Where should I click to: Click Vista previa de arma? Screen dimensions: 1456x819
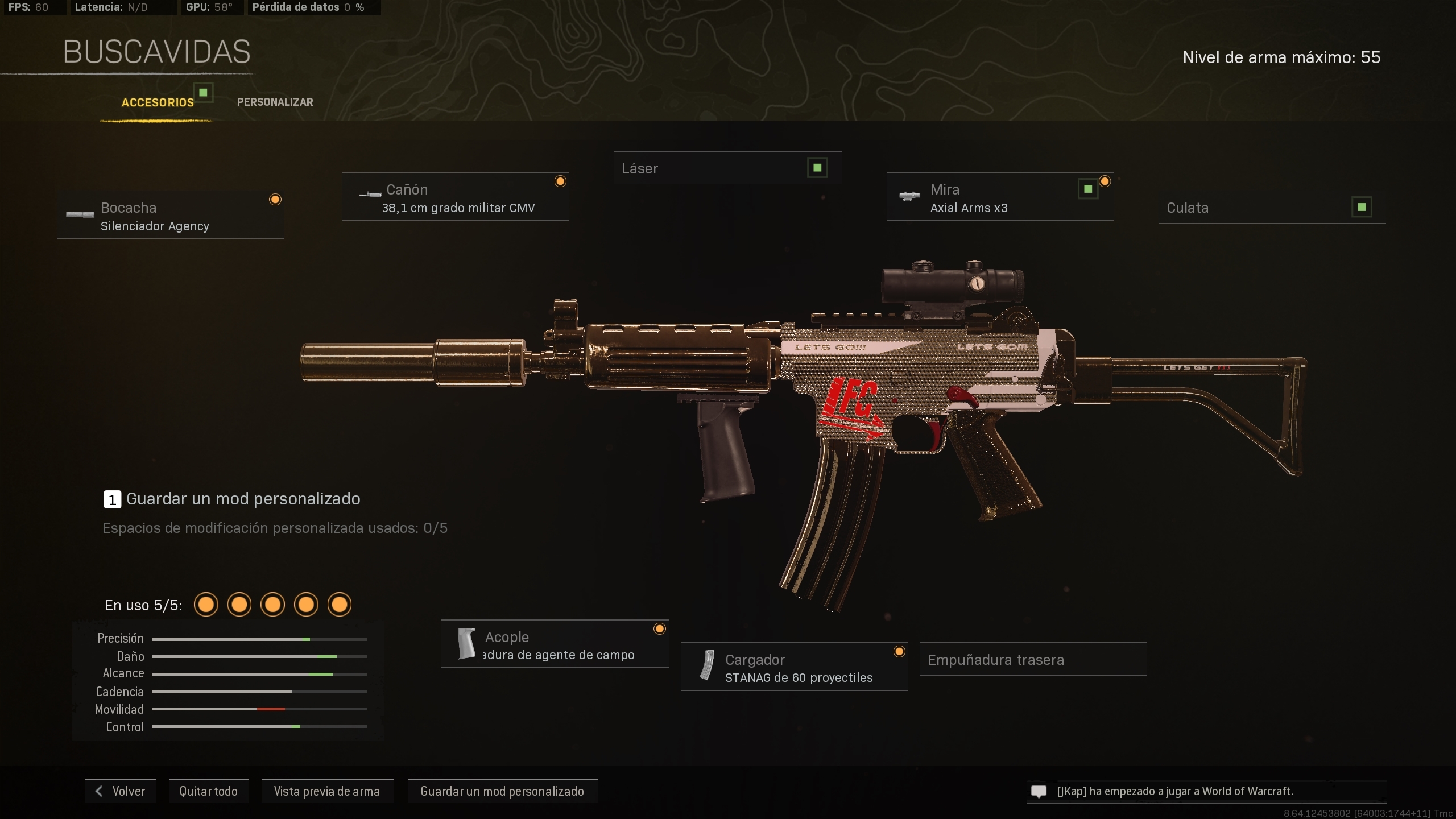(x=328, y=791)
